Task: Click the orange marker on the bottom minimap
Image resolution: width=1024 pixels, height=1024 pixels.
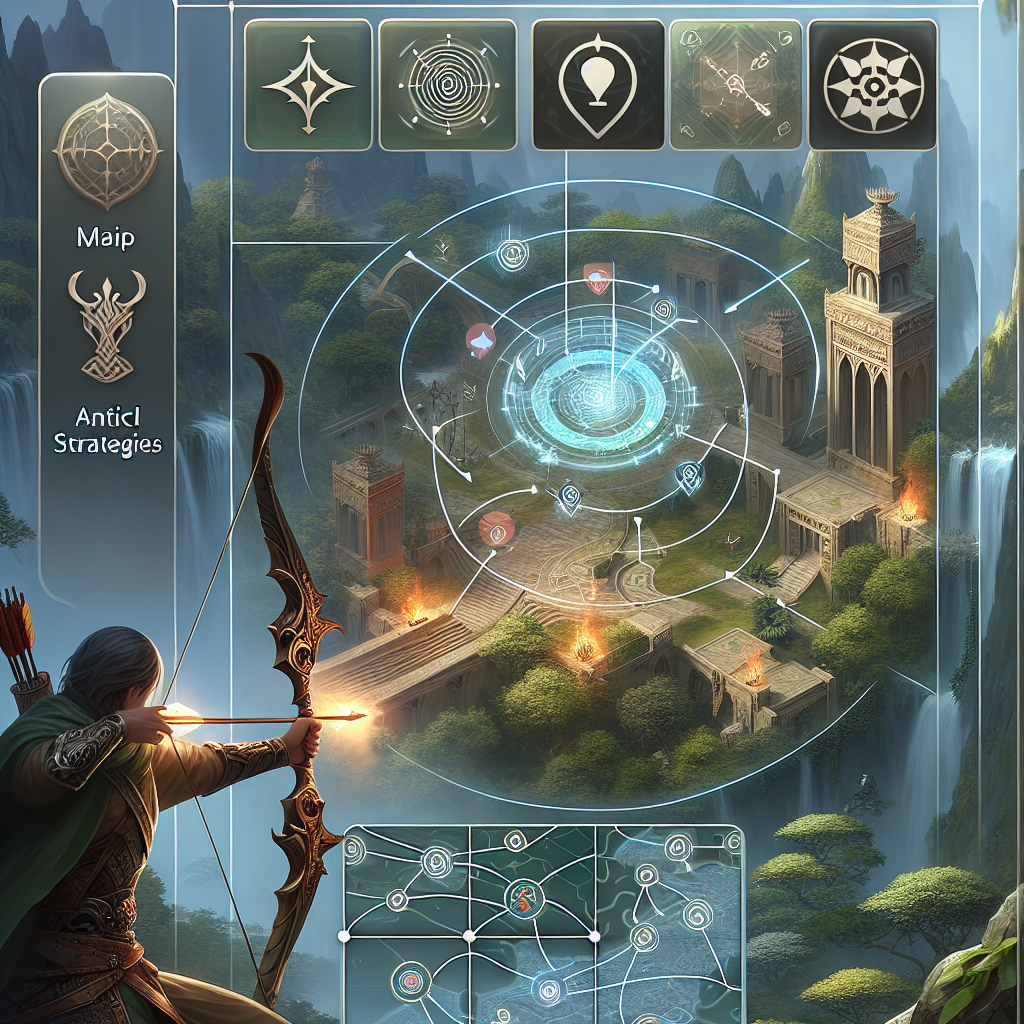Action: tap(524, 893)
